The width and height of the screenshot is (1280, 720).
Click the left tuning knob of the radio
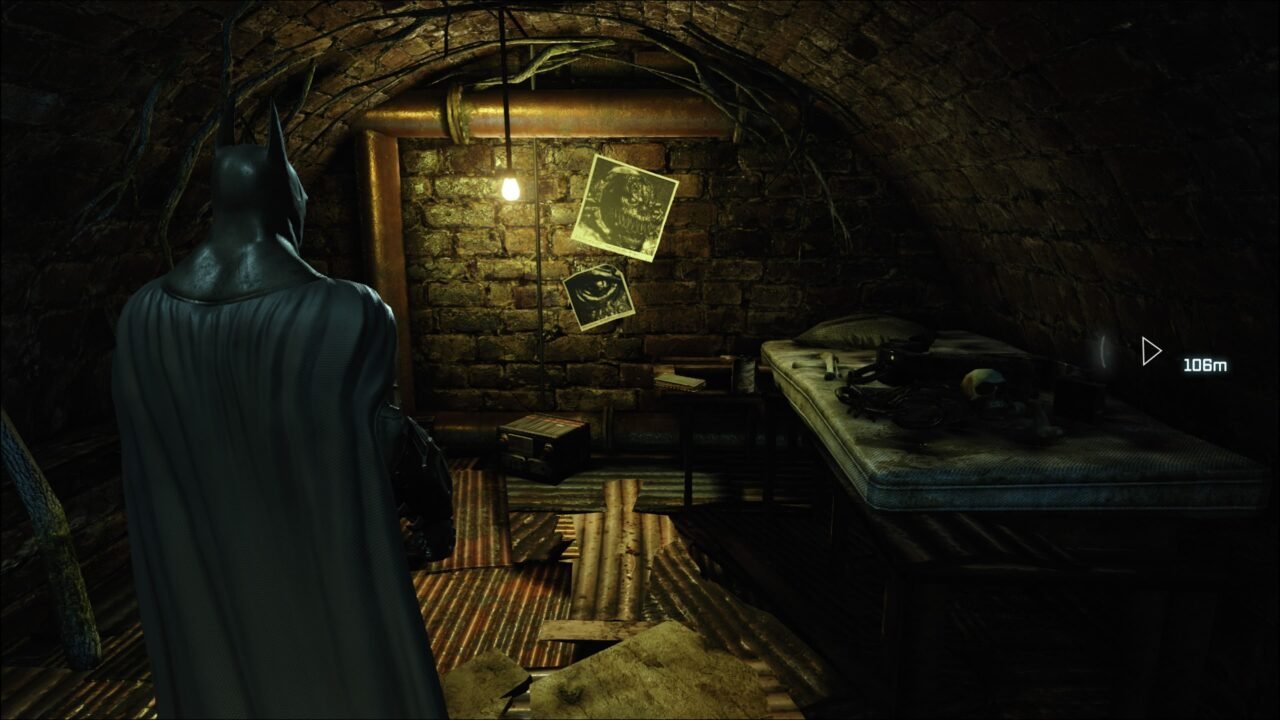pyautogui.click(x=503, y=438)
